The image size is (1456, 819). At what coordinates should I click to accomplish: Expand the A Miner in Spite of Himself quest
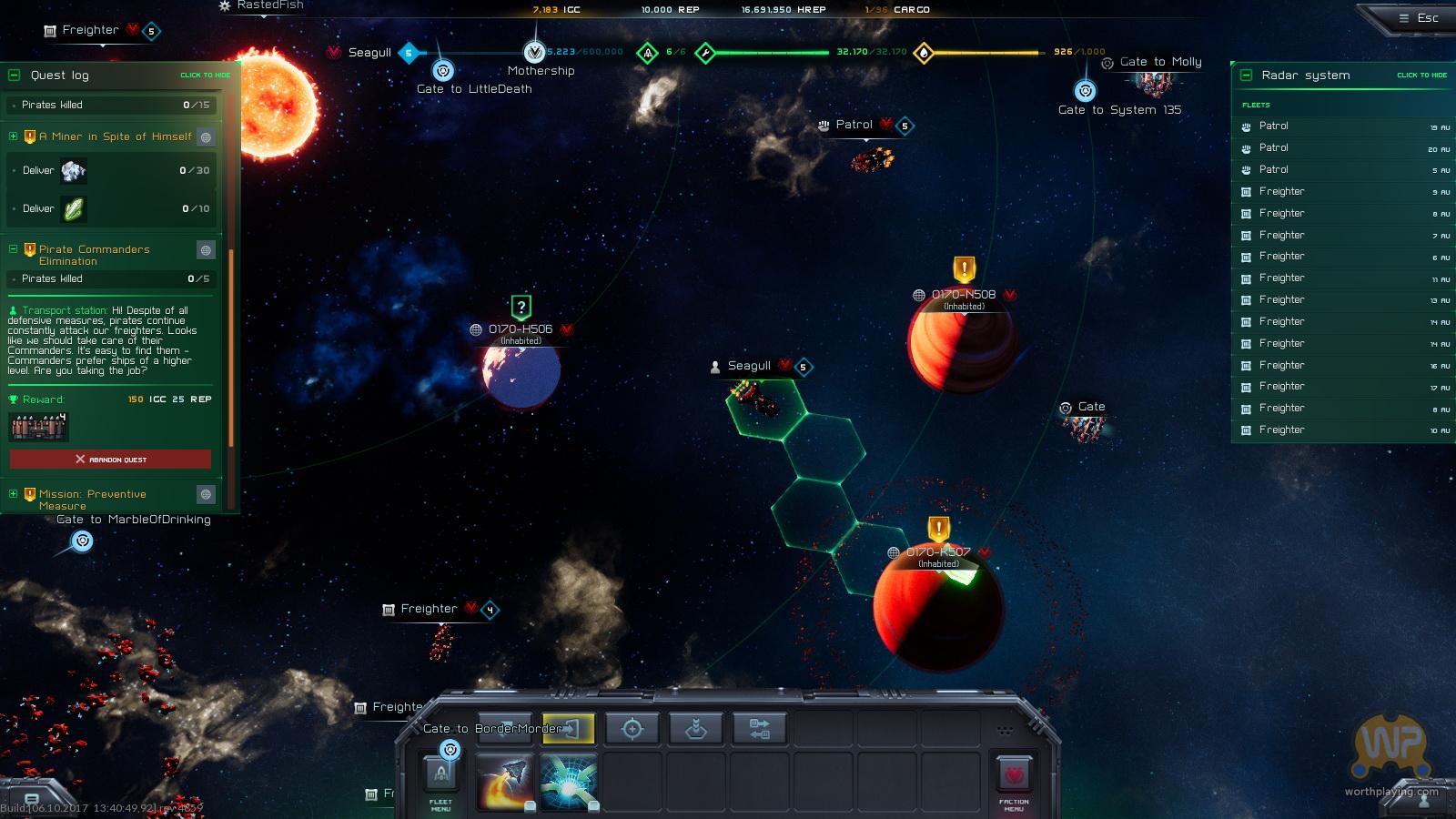pos(14,136)
